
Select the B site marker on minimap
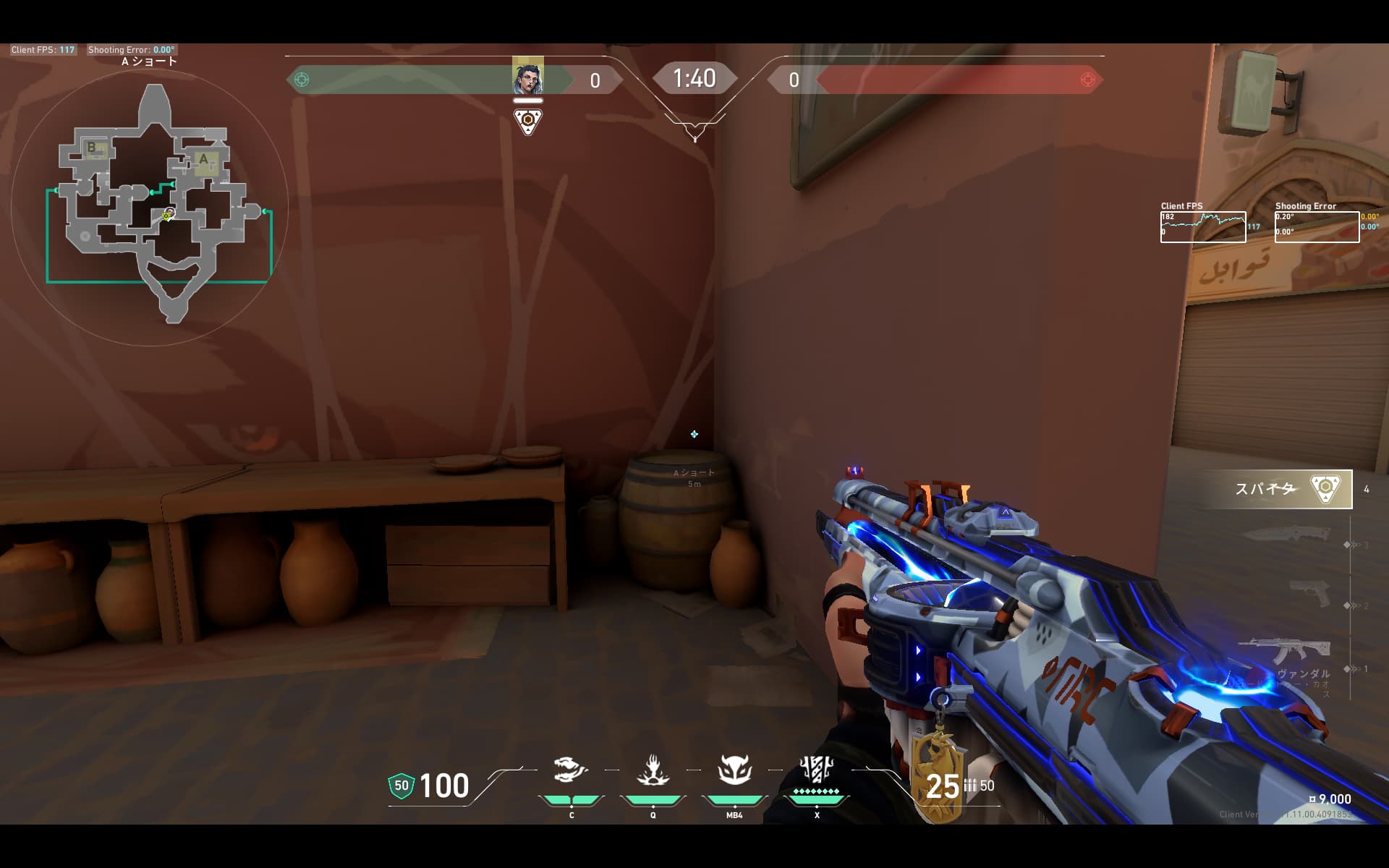click(x=92, y=148)
